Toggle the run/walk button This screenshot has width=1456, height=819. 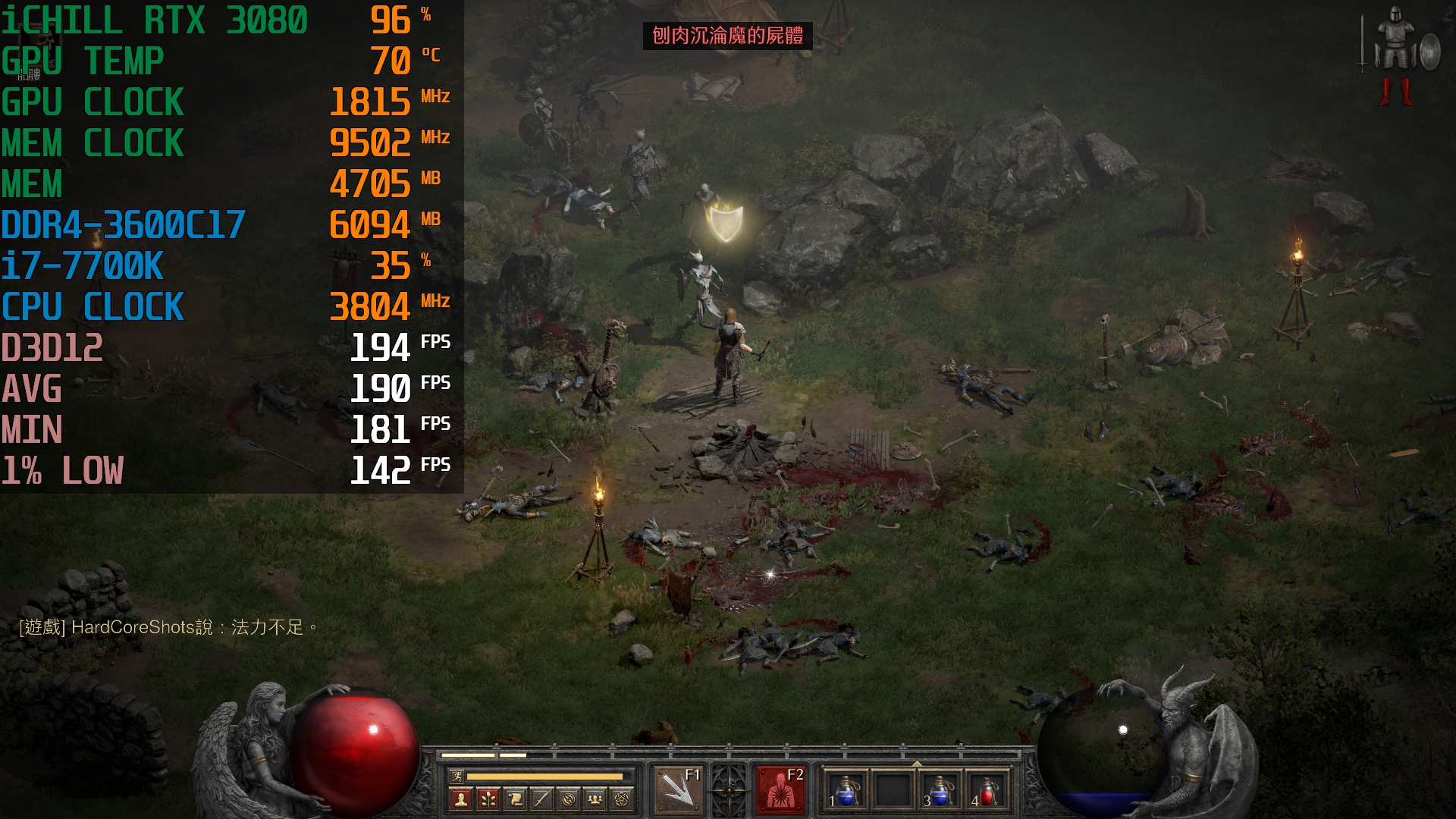457,776
